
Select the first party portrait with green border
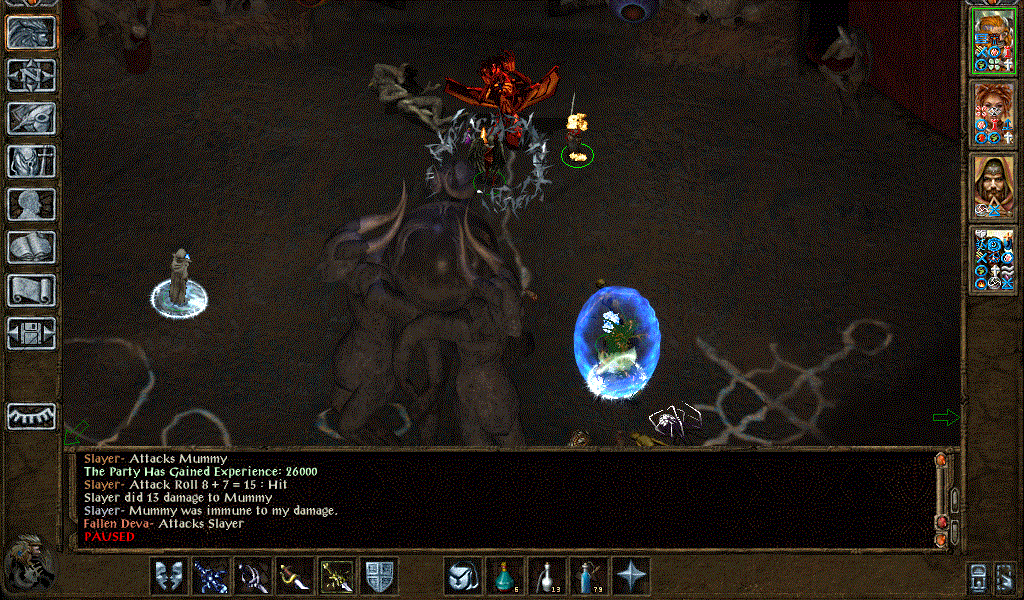[993, 40]
